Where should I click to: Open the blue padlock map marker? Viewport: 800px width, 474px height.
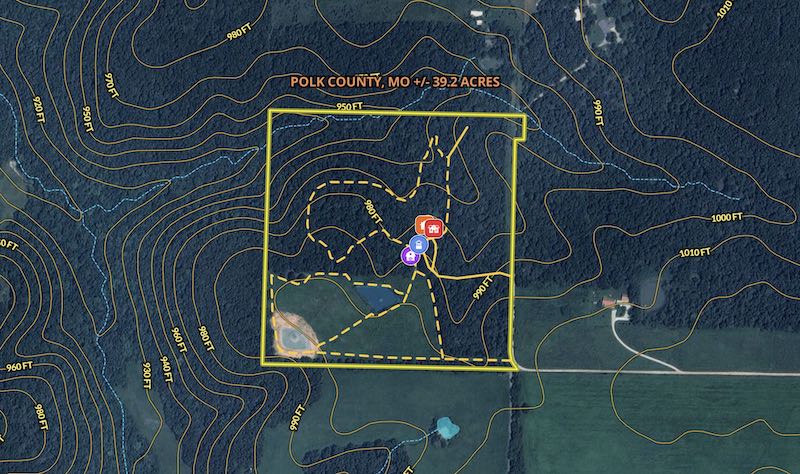[419, 243]
